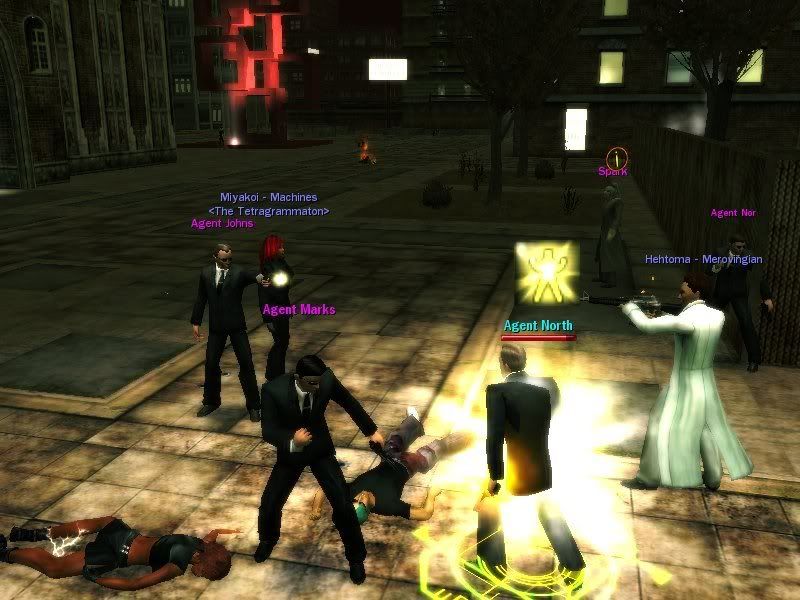This screenshot has height=600, width=800.
Task: Target Agent Marks by his nameplate
Action: (x=298, y=309)
